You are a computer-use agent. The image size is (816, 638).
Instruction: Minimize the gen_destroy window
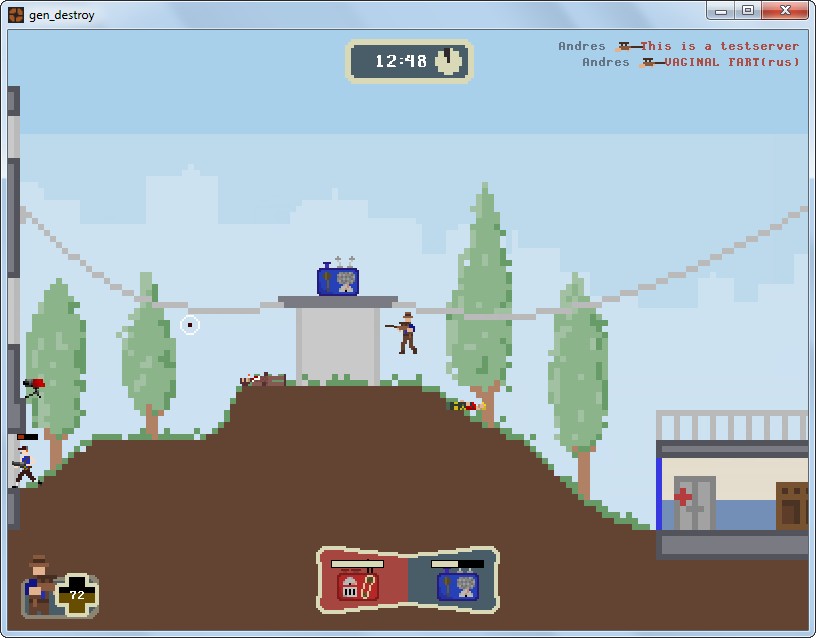pyautogui.click(x=722, y=11)
